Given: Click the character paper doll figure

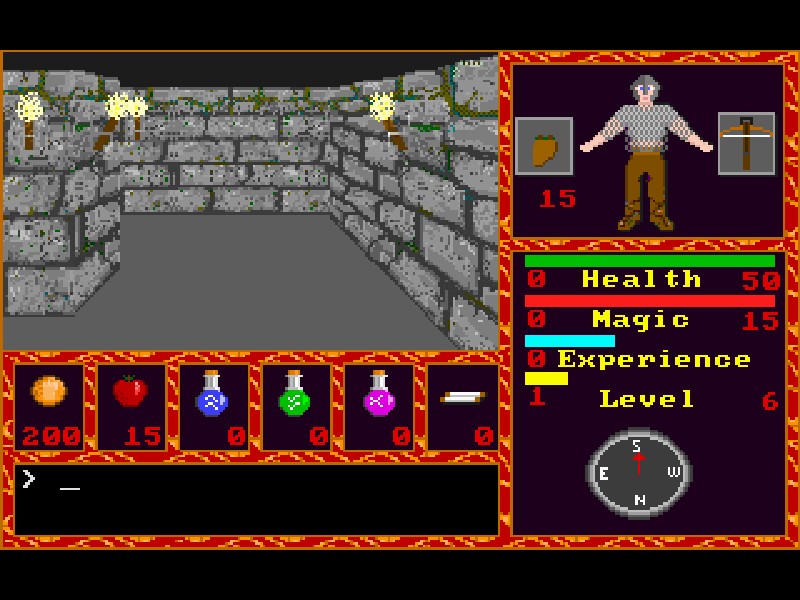Looking at the screenshot, I should [646, 150].
